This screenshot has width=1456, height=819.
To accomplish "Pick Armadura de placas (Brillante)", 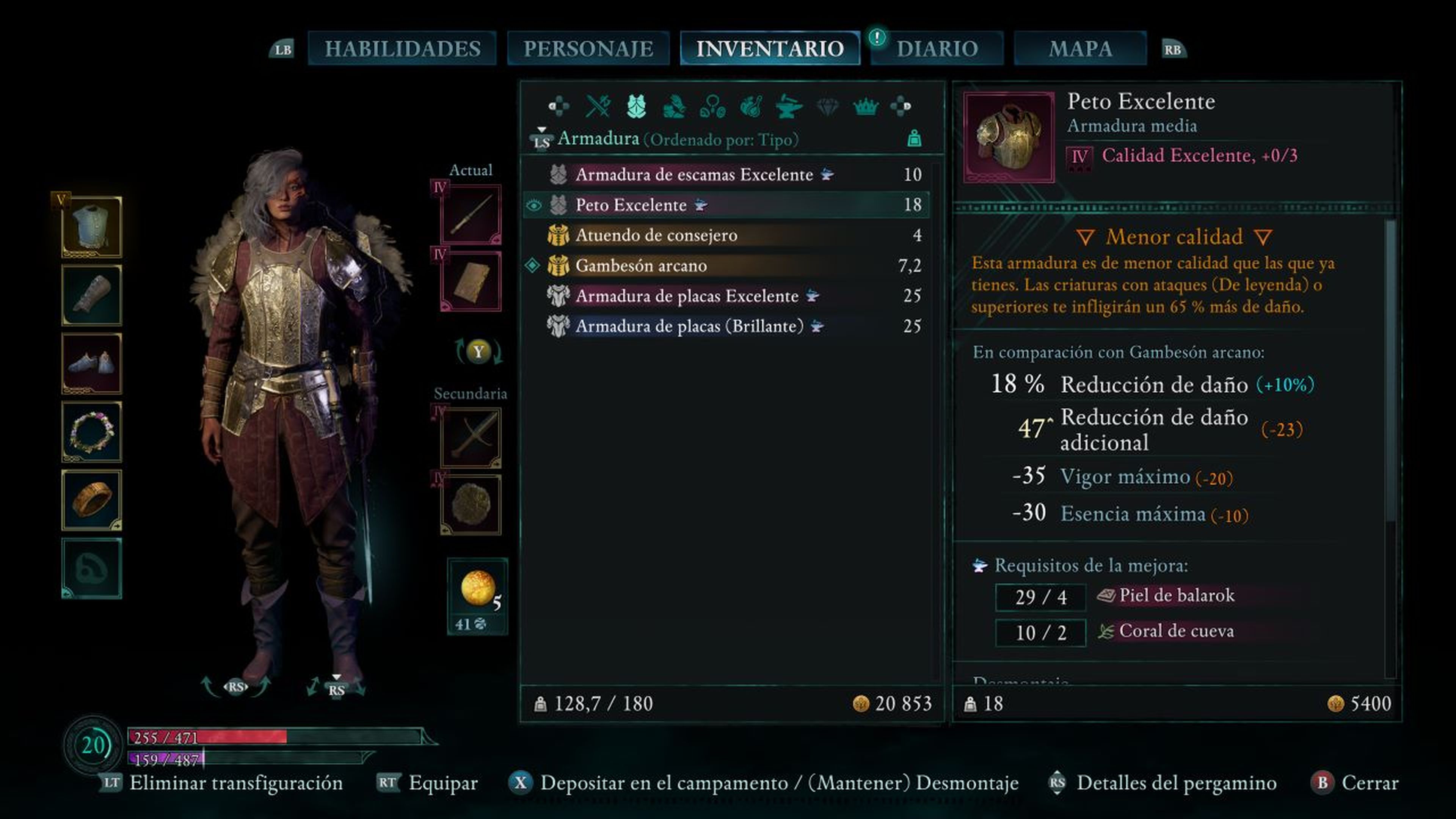I will (689, 326).
